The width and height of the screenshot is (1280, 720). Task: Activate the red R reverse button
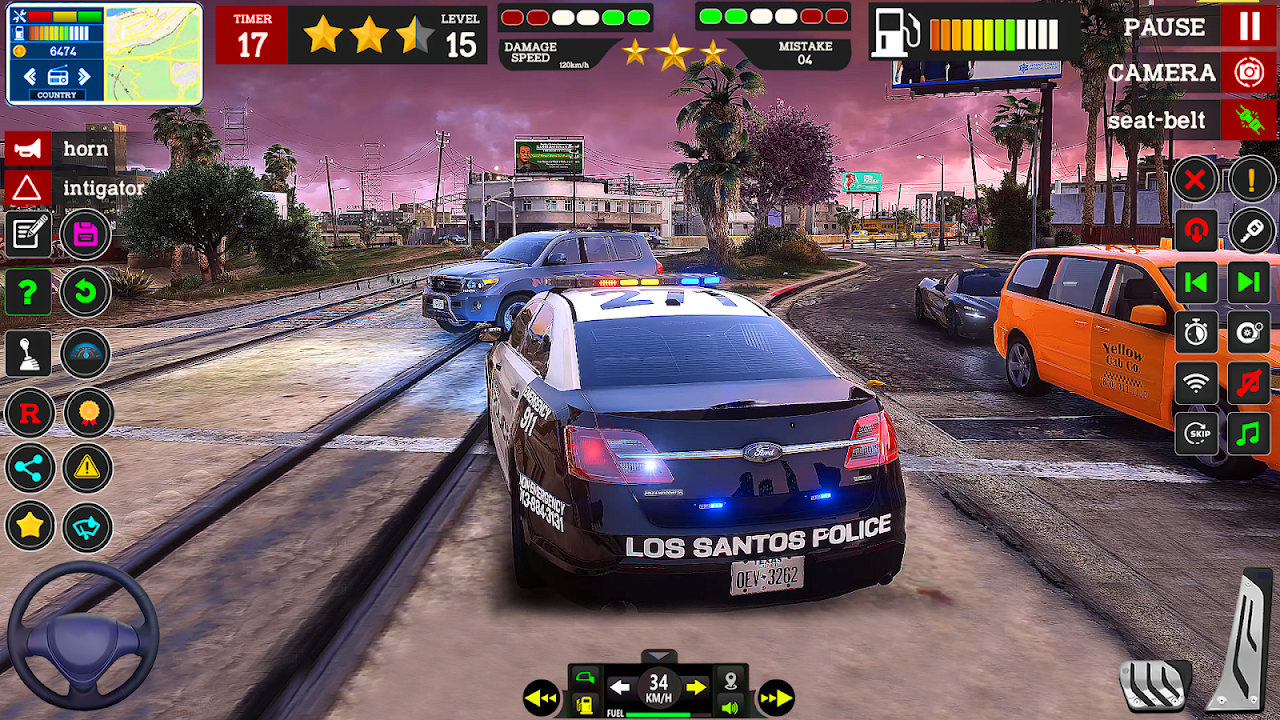click(29, 412)
